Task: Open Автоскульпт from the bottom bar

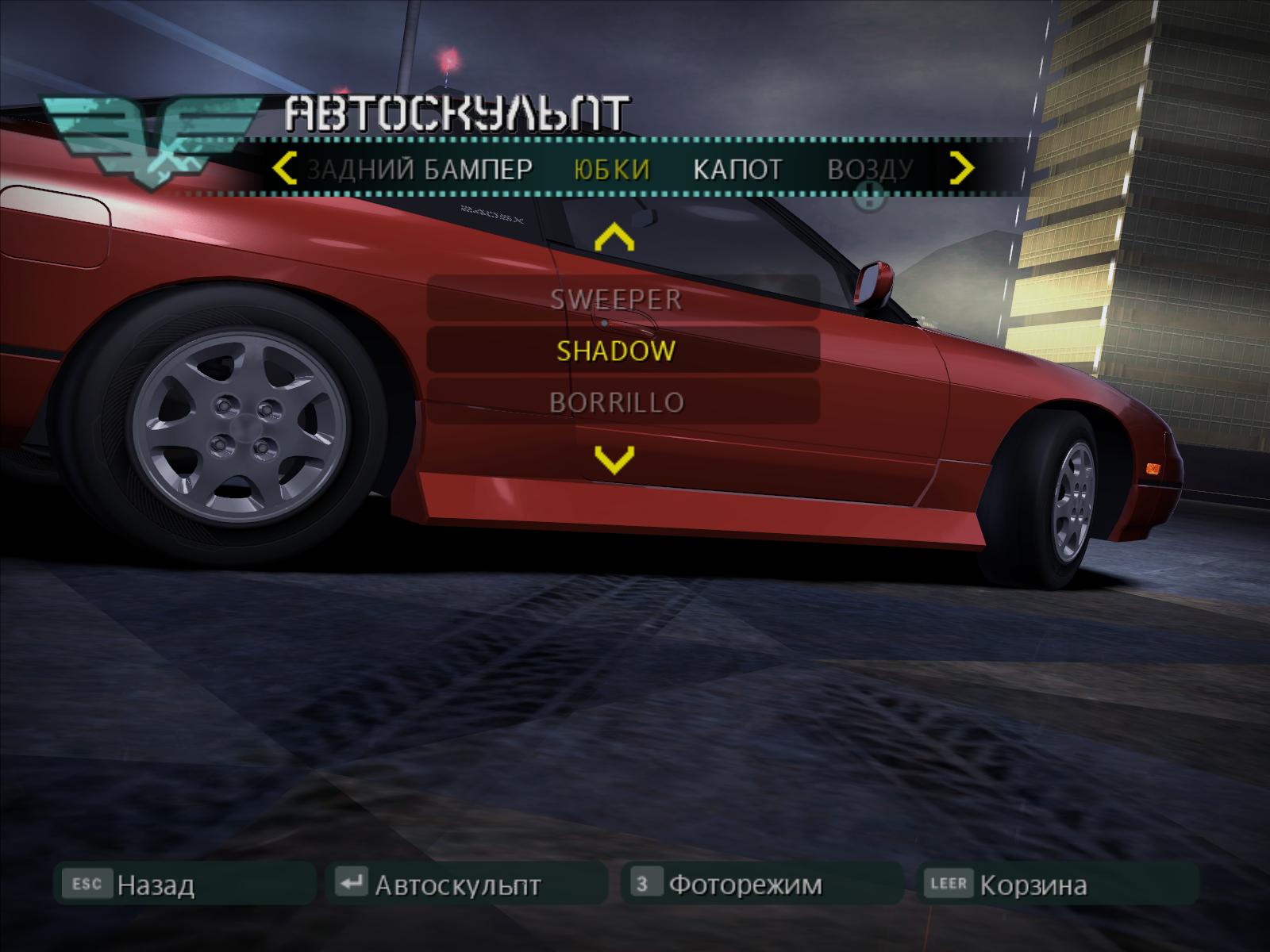Action: pyautogui.click(x=466, y=884)
